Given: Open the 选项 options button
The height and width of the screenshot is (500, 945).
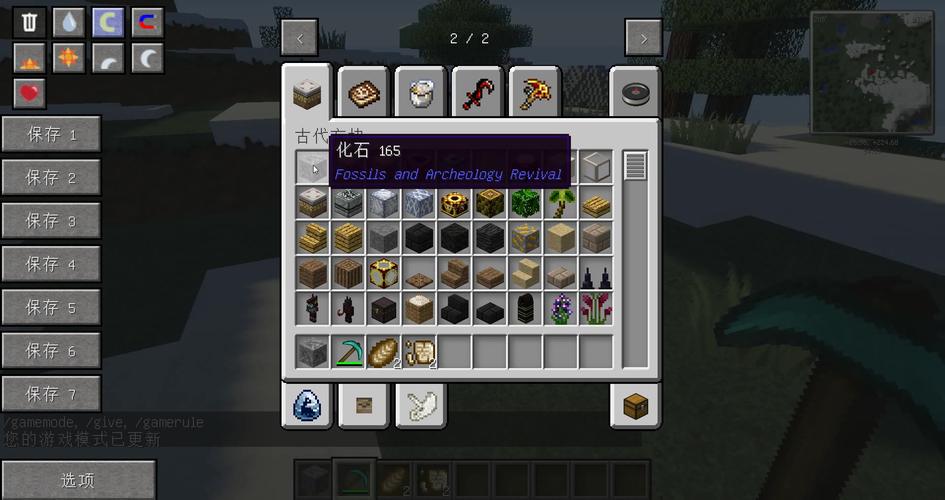Looking at the screenshot, I should tap(78, 480).
